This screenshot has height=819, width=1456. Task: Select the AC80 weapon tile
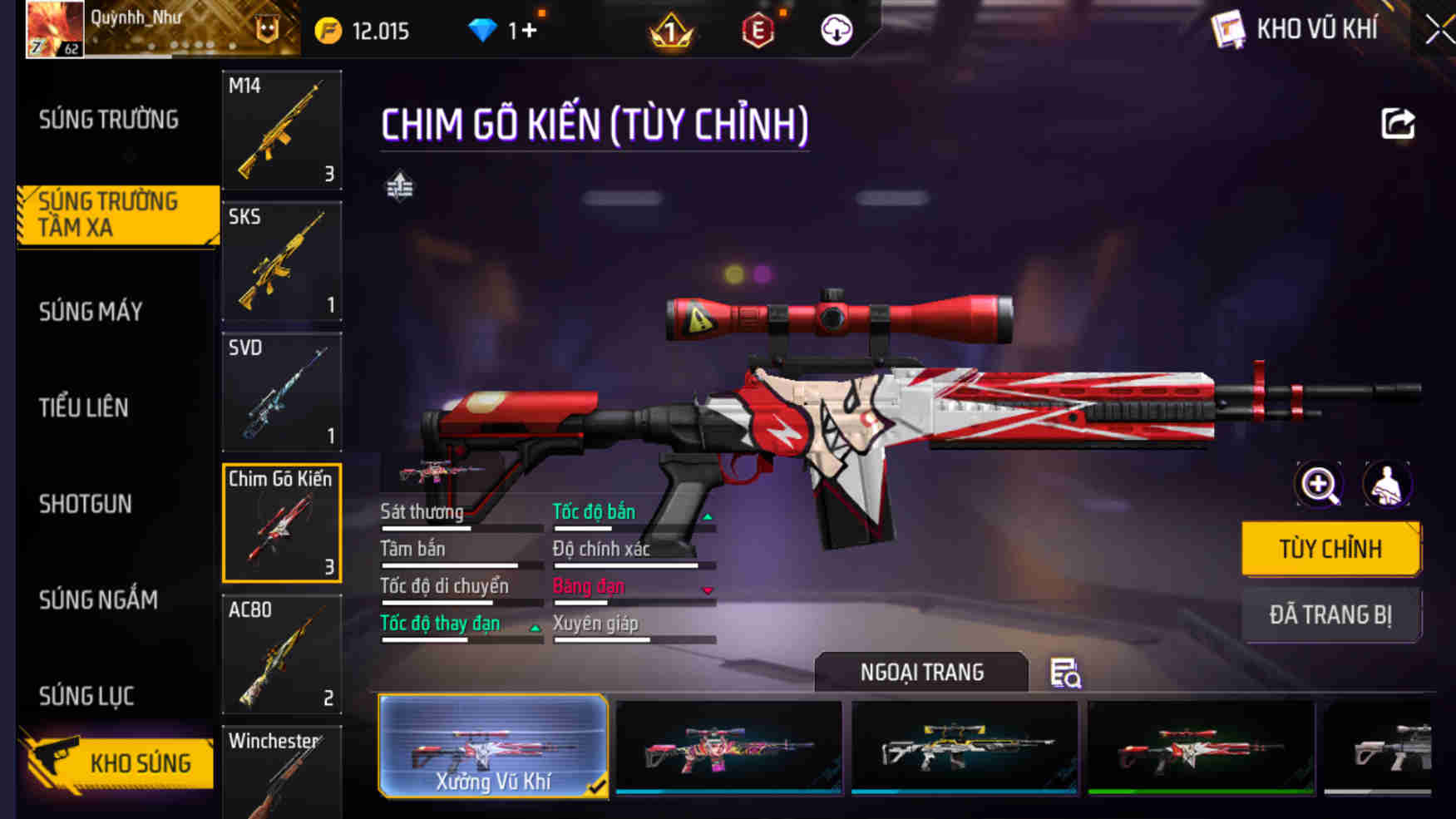point(282,654)
